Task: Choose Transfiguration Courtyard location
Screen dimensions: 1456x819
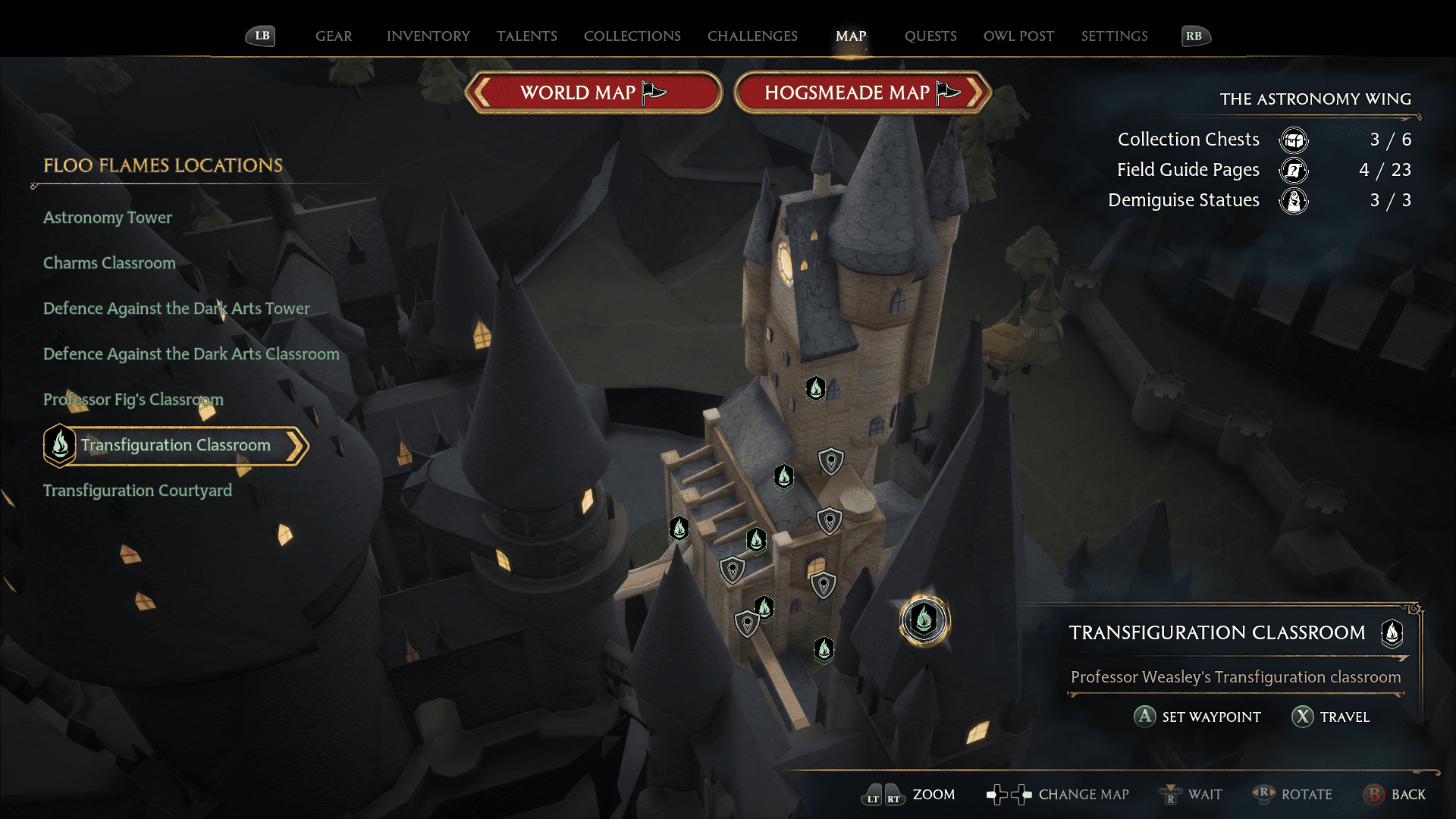Action: point(137,491)
